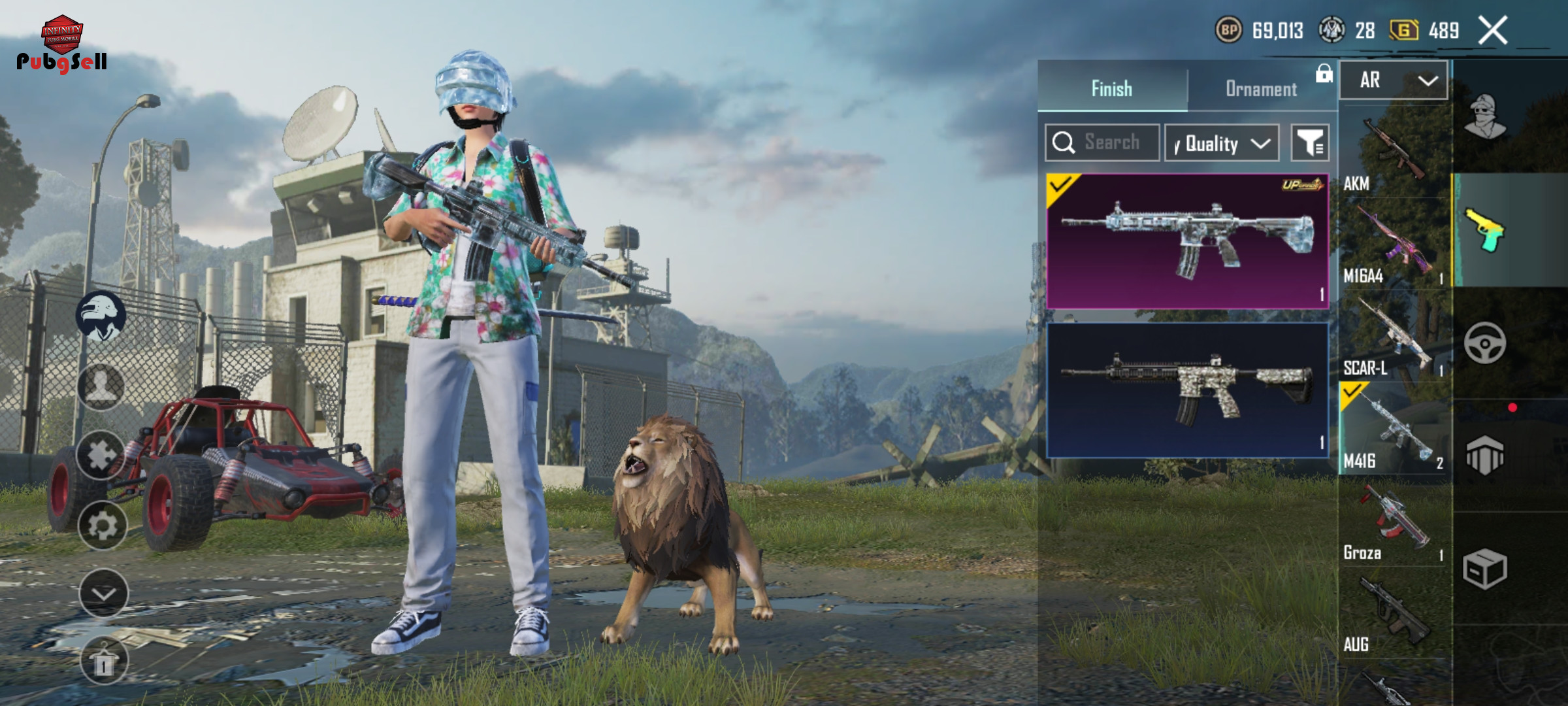Open the Quality sort dropdown
1568x706 pixels.
pyautogui.click(x=1222, y=143)
